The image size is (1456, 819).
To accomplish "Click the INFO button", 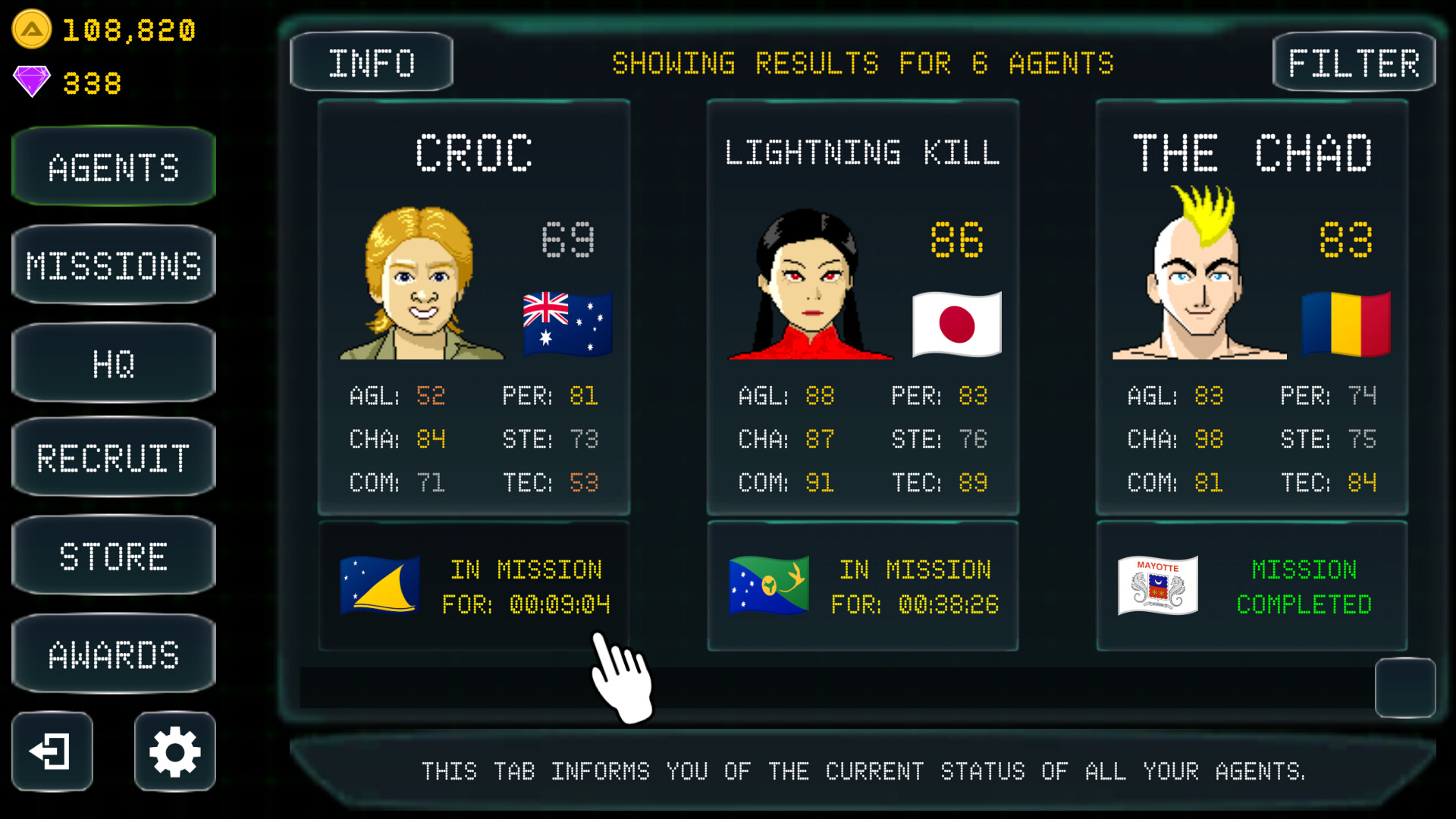I will (x=371, y=61).
